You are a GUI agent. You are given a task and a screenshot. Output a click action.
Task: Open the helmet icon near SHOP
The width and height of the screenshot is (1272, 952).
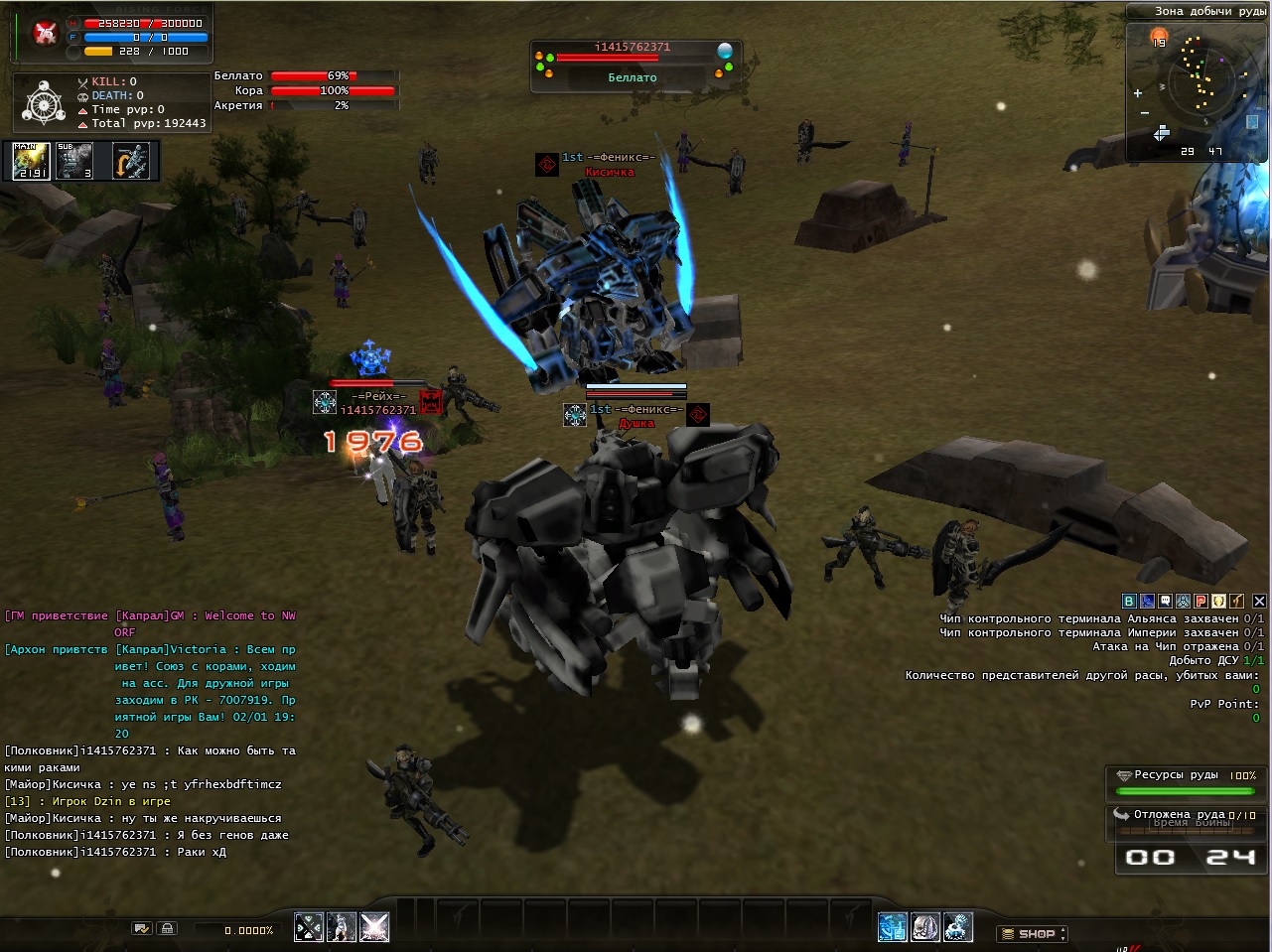click(925, 927)
